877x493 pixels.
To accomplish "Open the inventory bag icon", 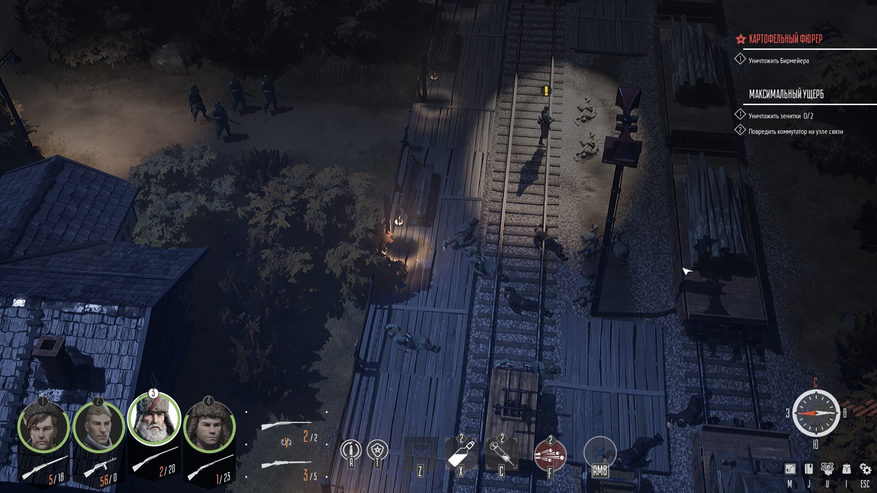I will tap(846, 469).
